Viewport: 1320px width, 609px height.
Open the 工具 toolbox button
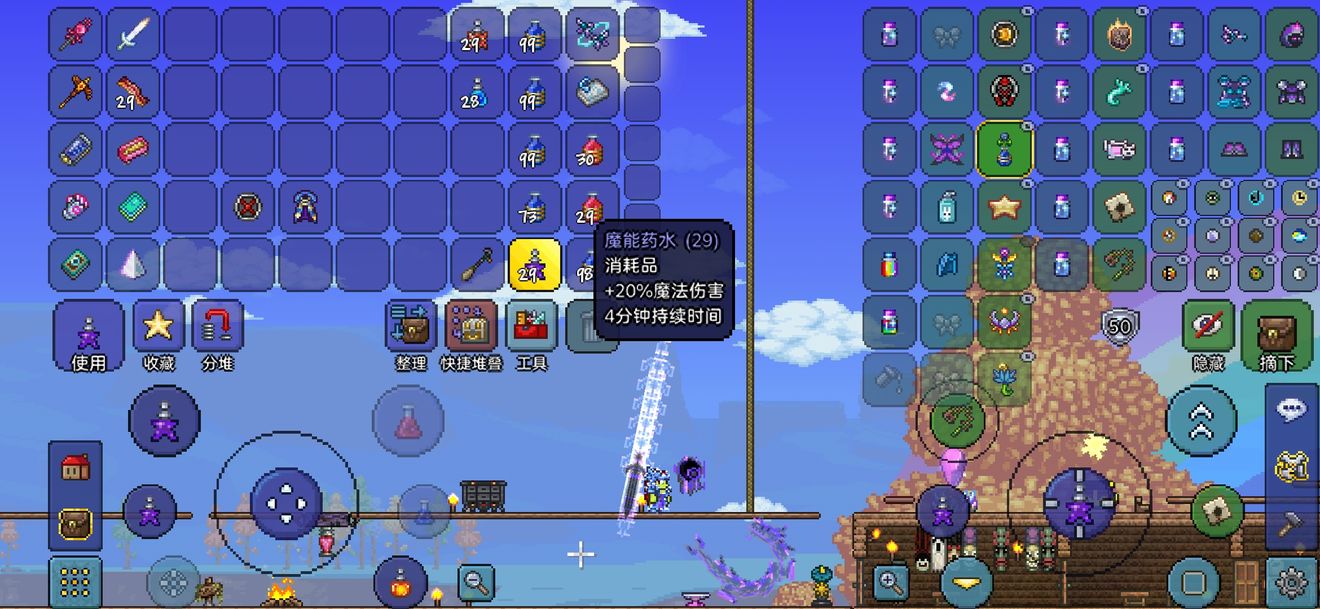pos(531,334)
